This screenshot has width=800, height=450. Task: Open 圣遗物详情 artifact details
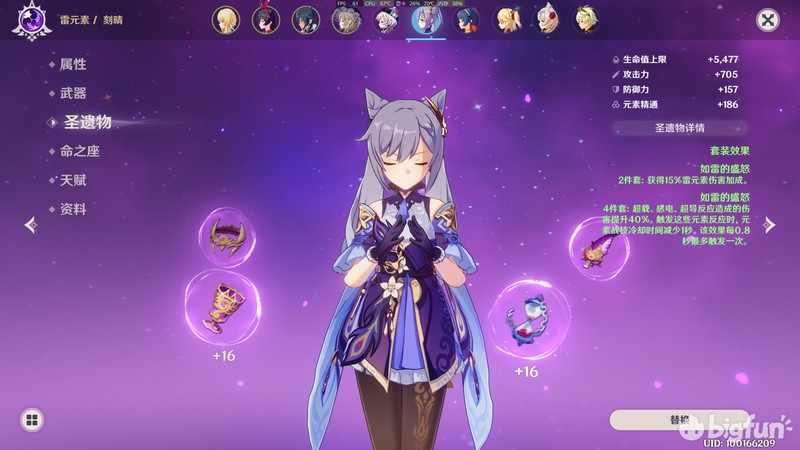click(680, 128)
